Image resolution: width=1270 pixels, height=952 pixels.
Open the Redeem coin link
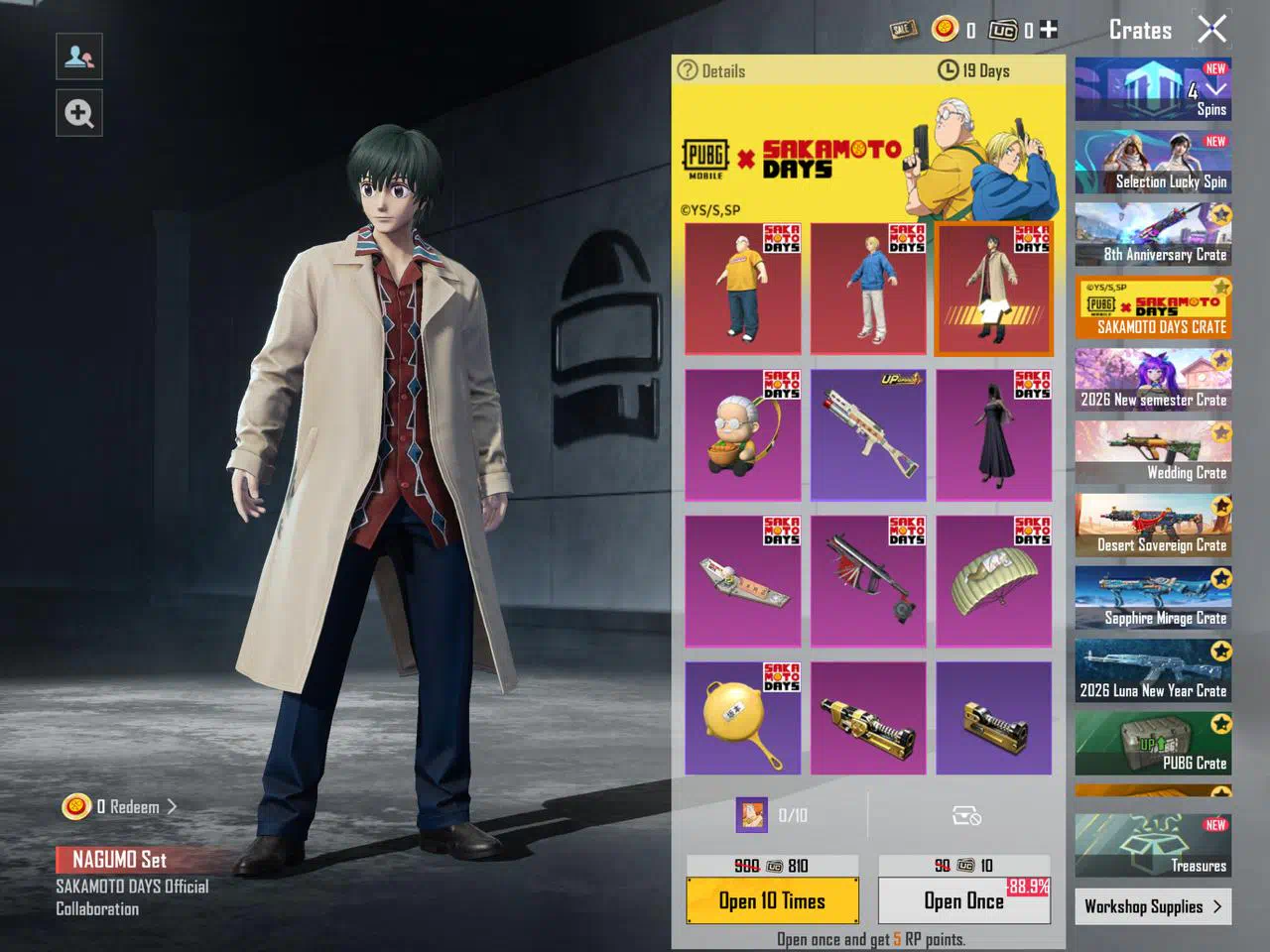point(121,807)
